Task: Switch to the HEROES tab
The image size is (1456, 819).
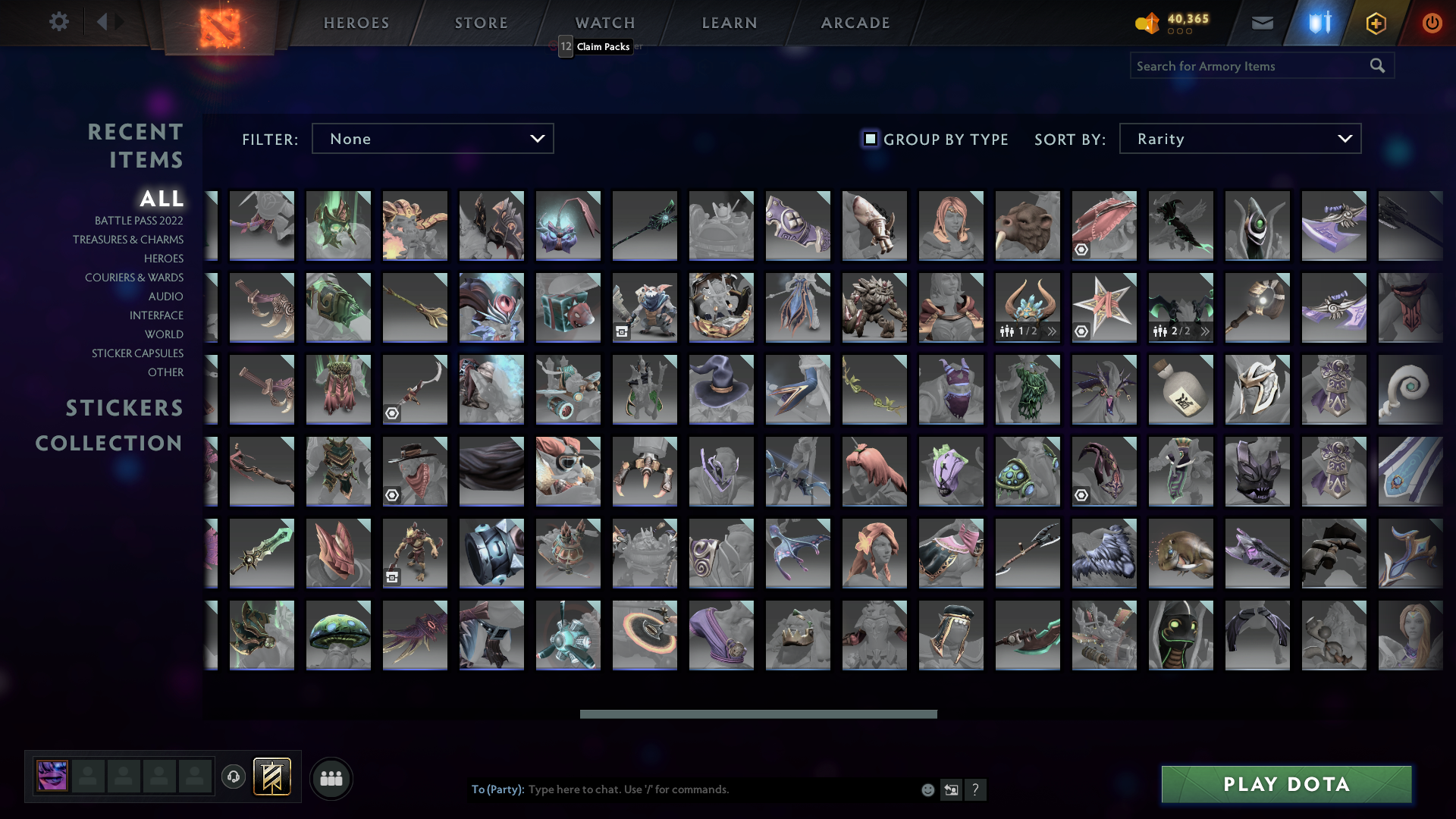Action: [x=355, y=23]
